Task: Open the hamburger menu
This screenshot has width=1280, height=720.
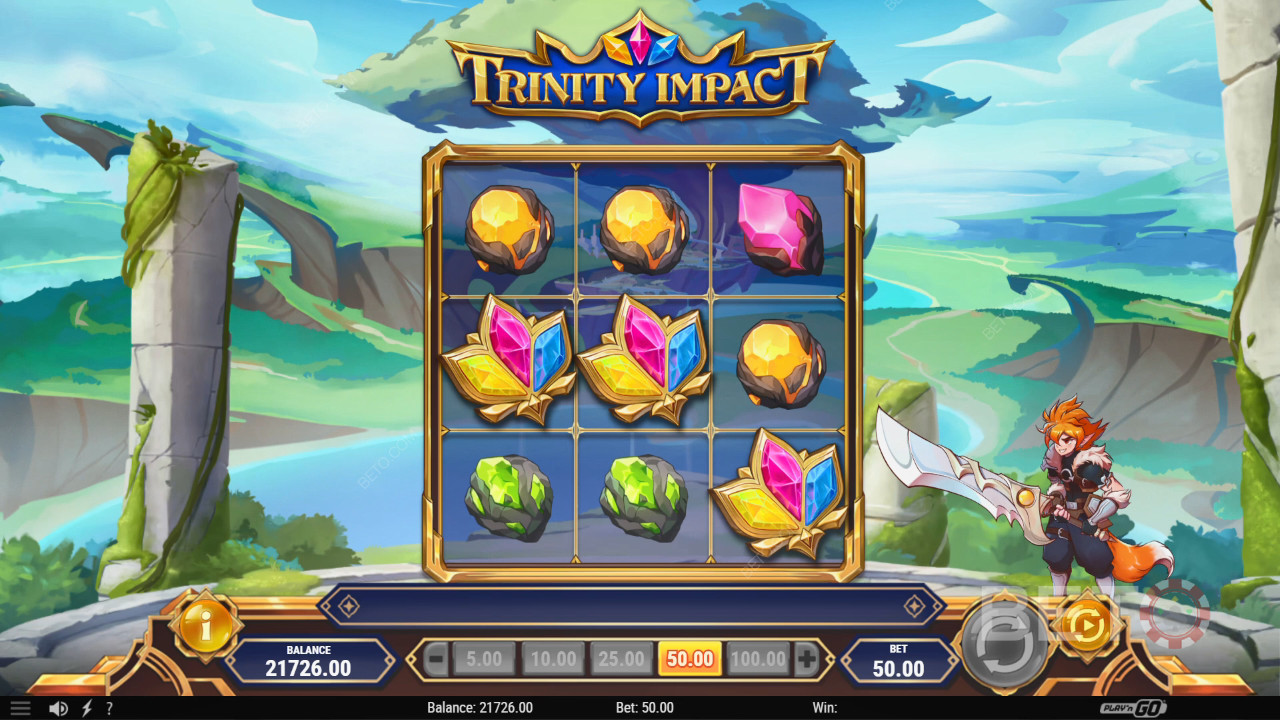Action: tap(20, 708)
